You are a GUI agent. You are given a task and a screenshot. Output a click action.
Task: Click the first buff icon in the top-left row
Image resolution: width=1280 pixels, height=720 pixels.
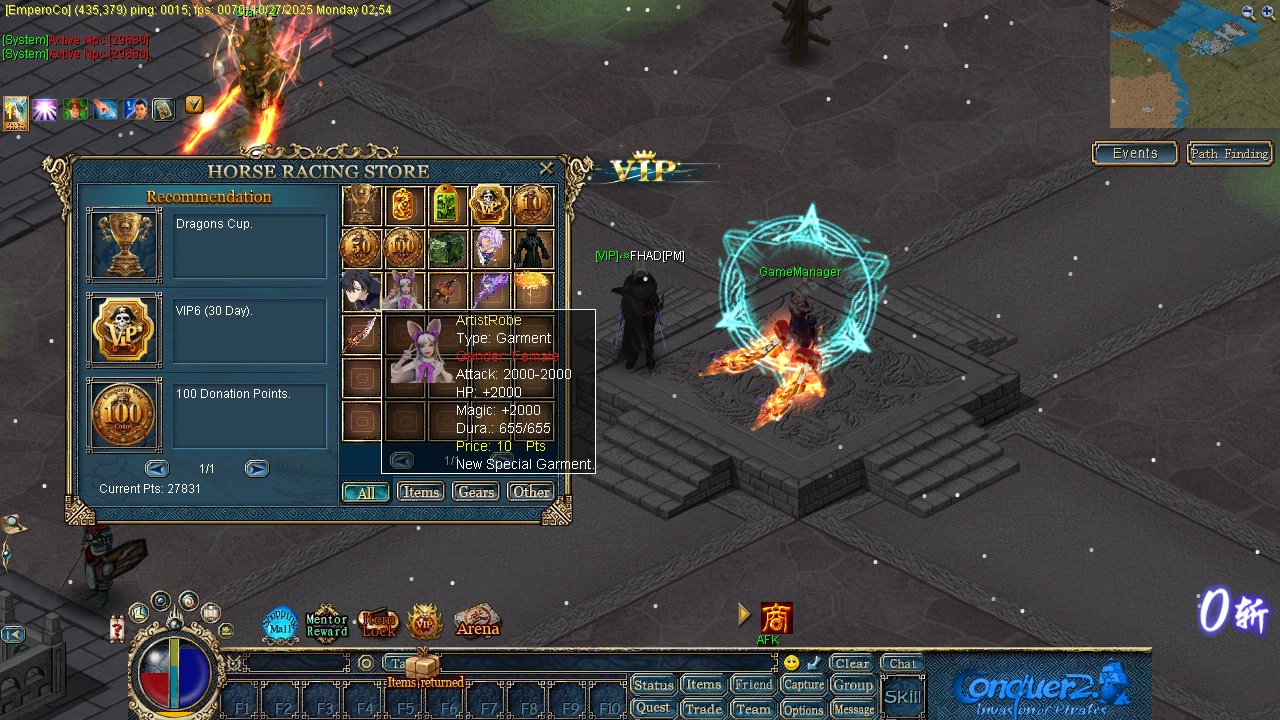point(15,113)
